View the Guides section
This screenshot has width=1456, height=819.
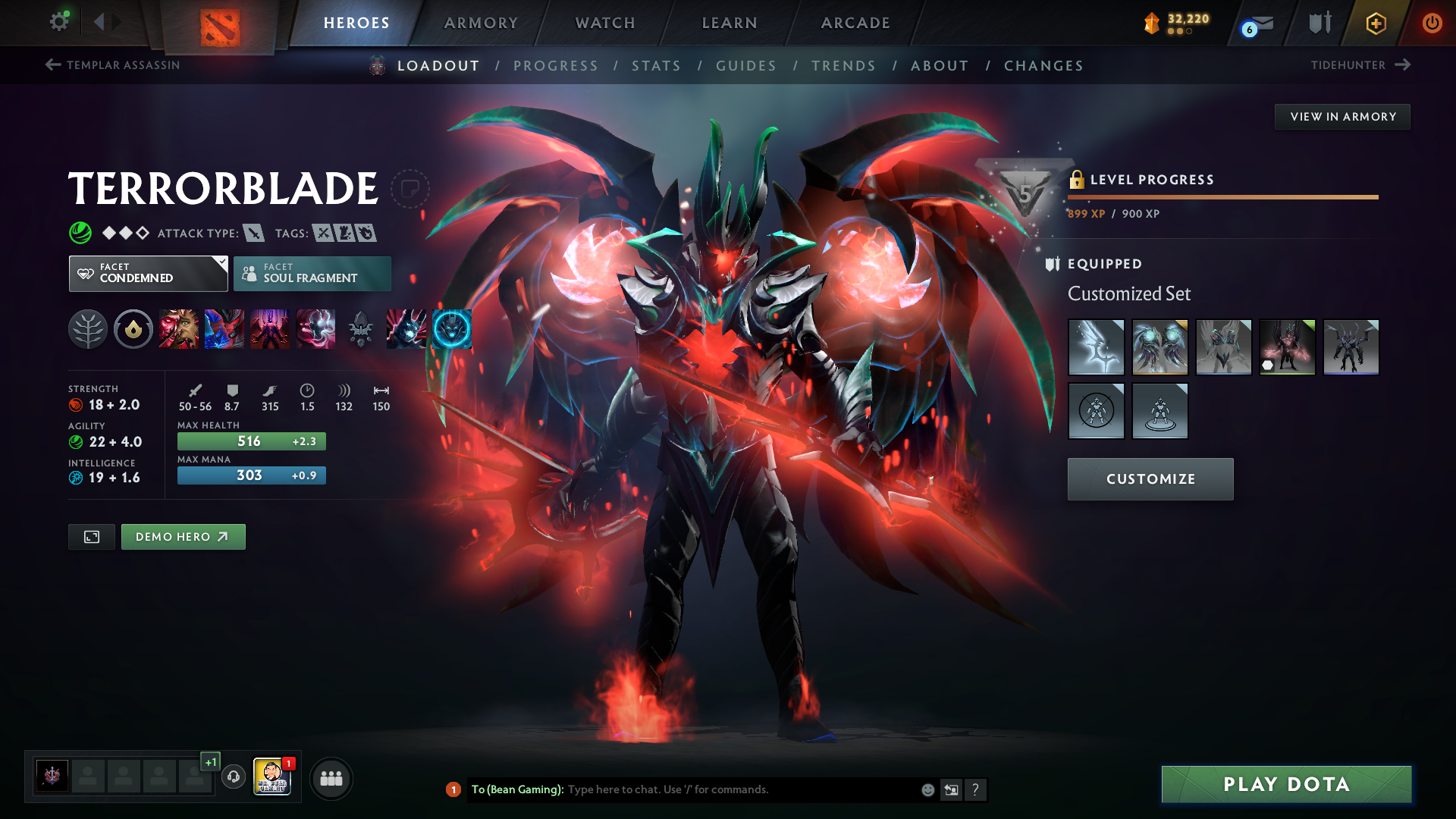pyautogui.click(x=746, y=66)
